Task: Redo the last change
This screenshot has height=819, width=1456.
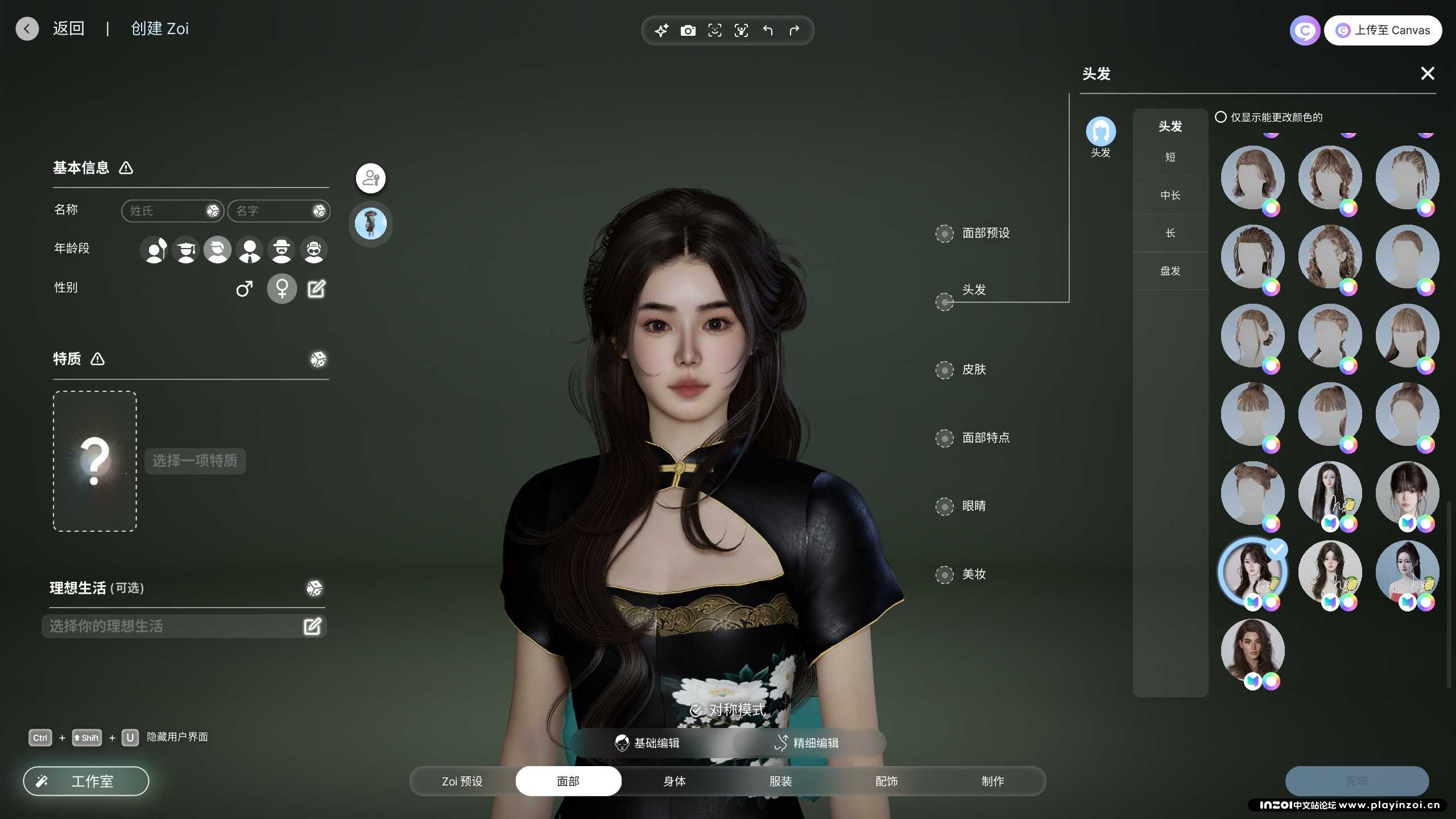Action: pos(794,31)
